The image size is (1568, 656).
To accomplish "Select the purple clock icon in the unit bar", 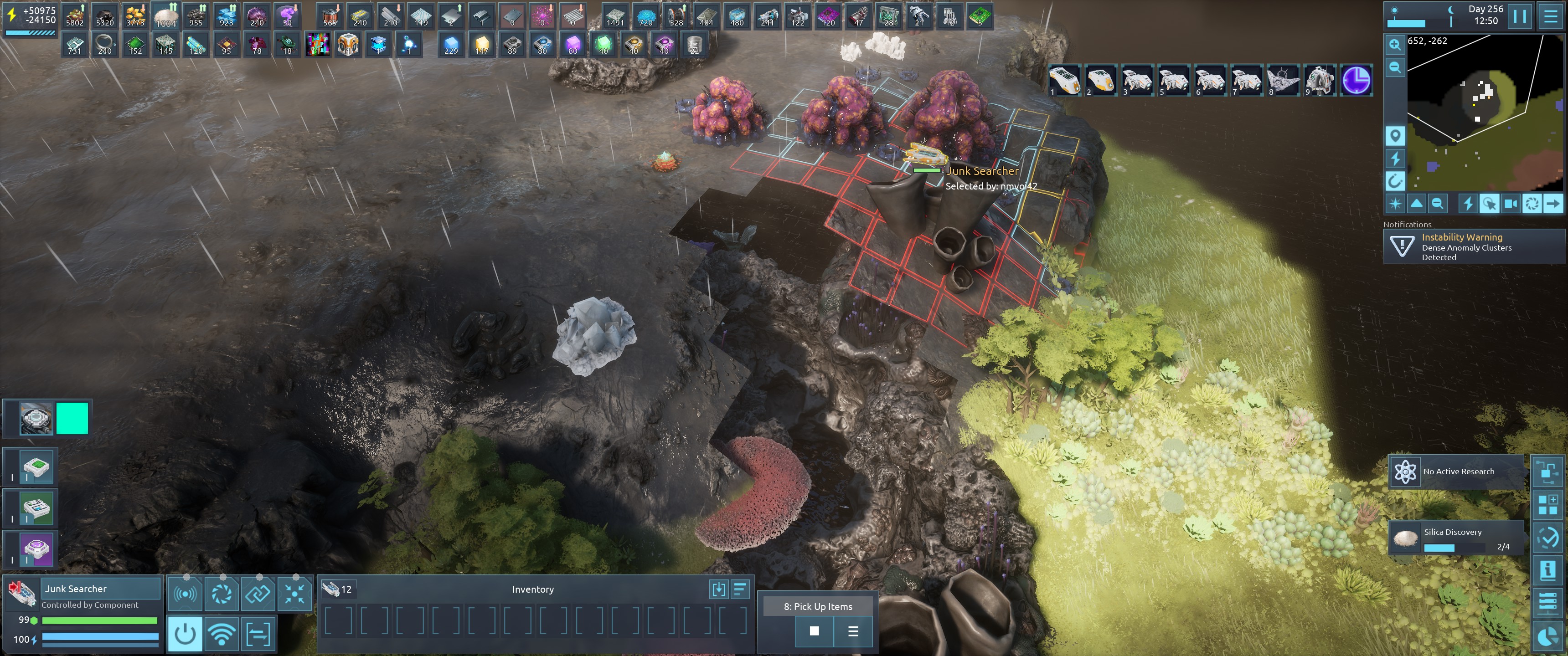I will click(1356, 80).
